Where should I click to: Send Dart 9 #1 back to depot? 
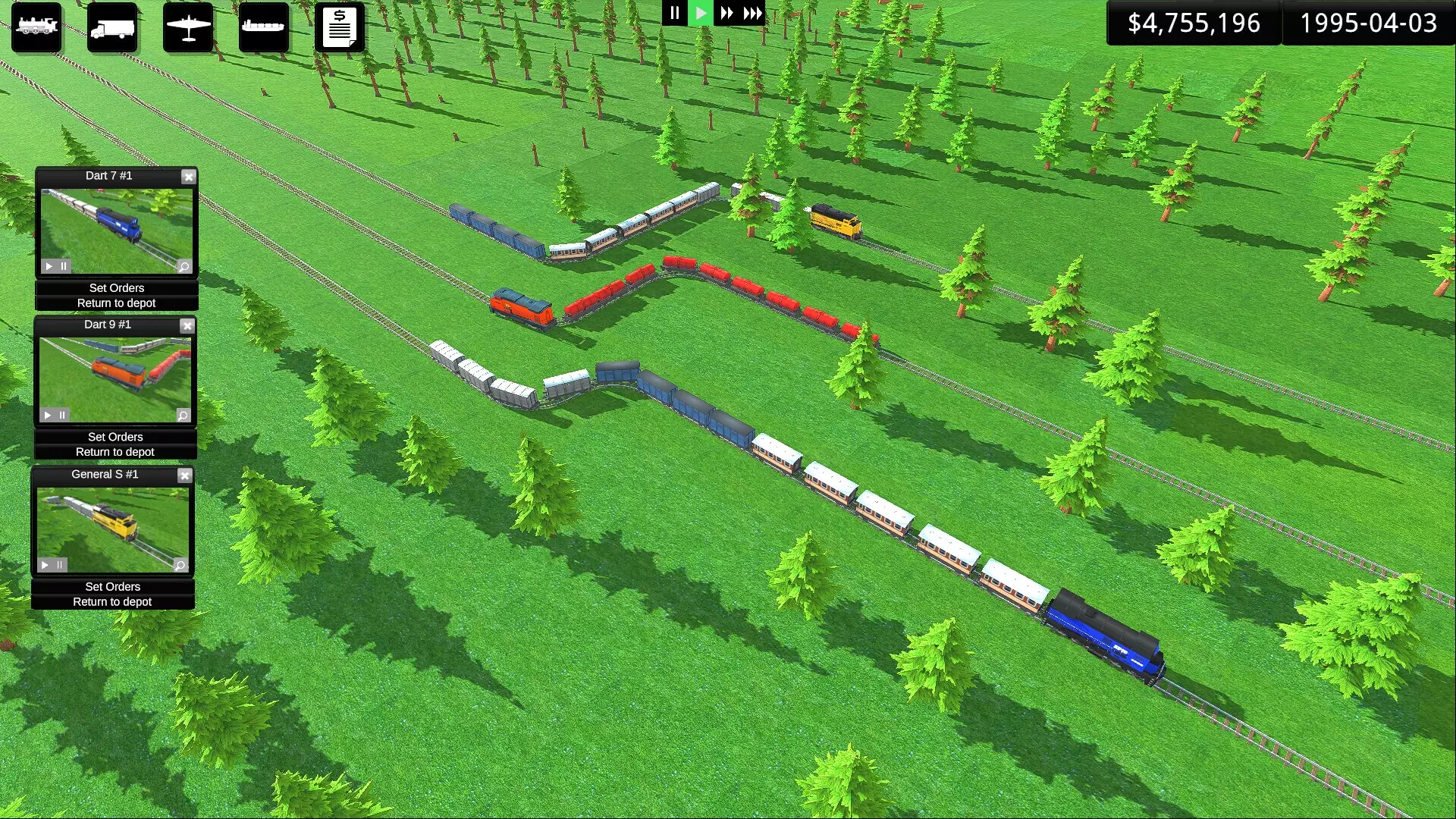point(115,452)
